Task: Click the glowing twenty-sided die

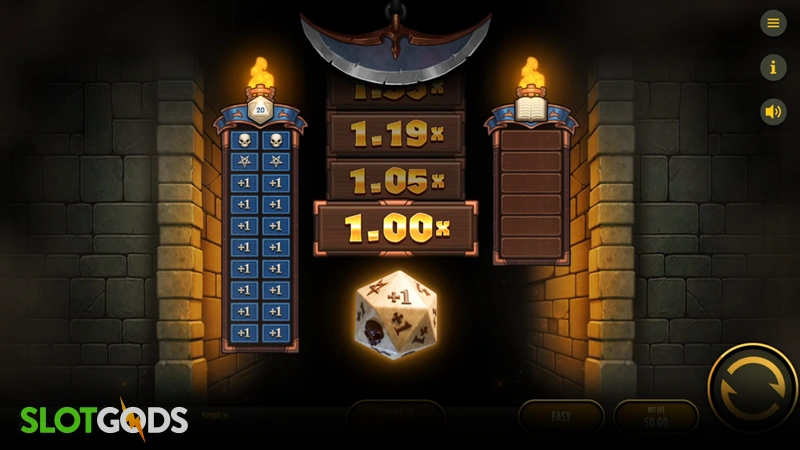Action: pyautogui.click(x=395, y=314)
